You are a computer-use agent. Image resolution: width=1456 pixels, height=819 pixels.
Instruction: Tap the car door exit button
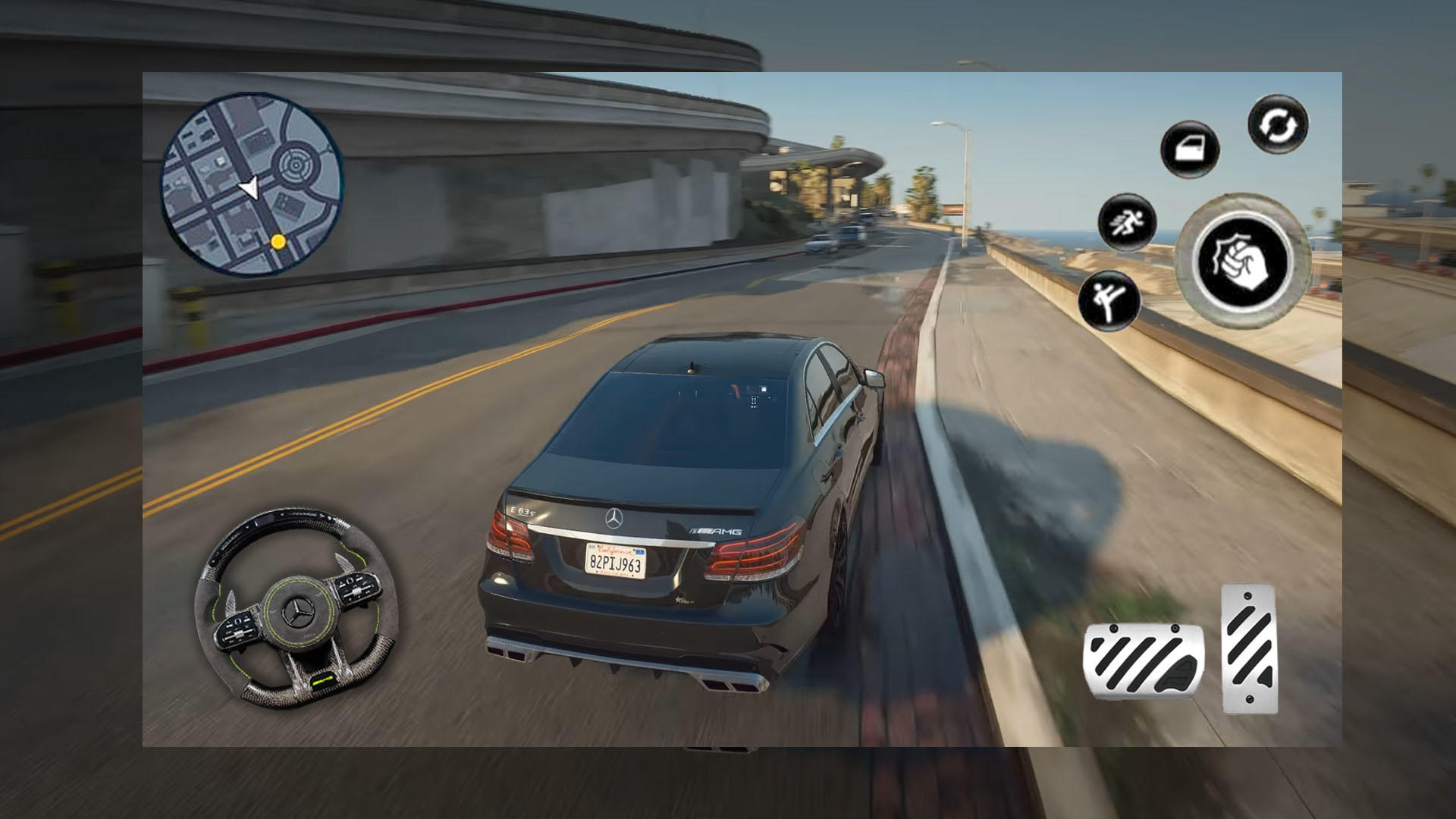(1189, 149)
